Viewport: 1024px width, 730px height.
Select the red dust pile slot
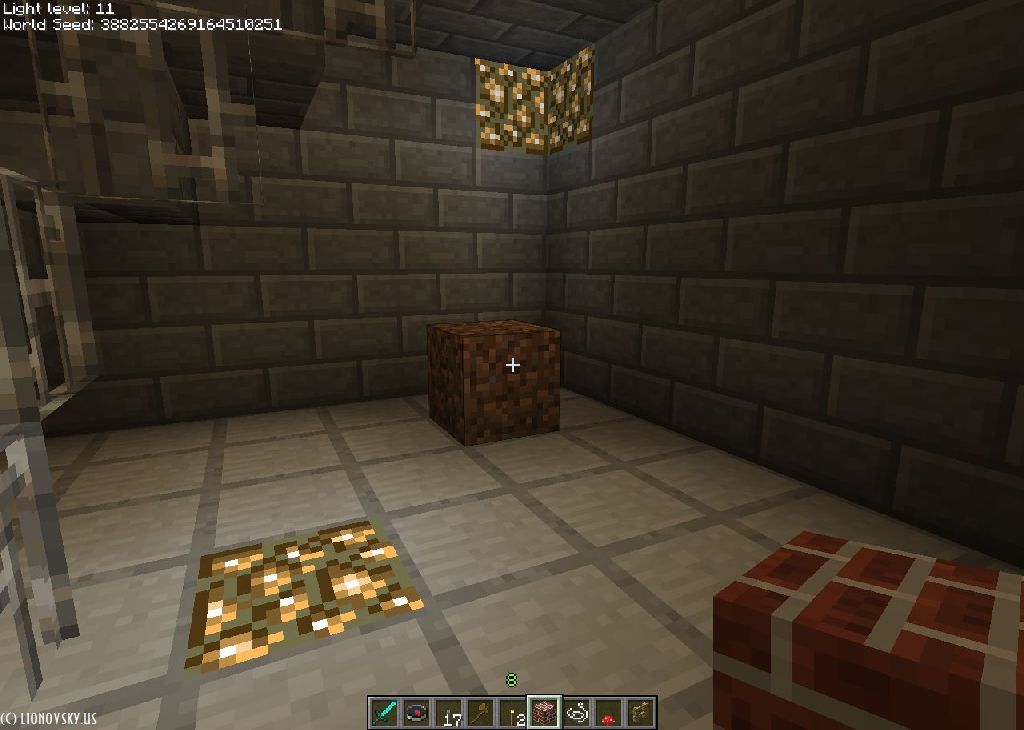coord(608,712)
